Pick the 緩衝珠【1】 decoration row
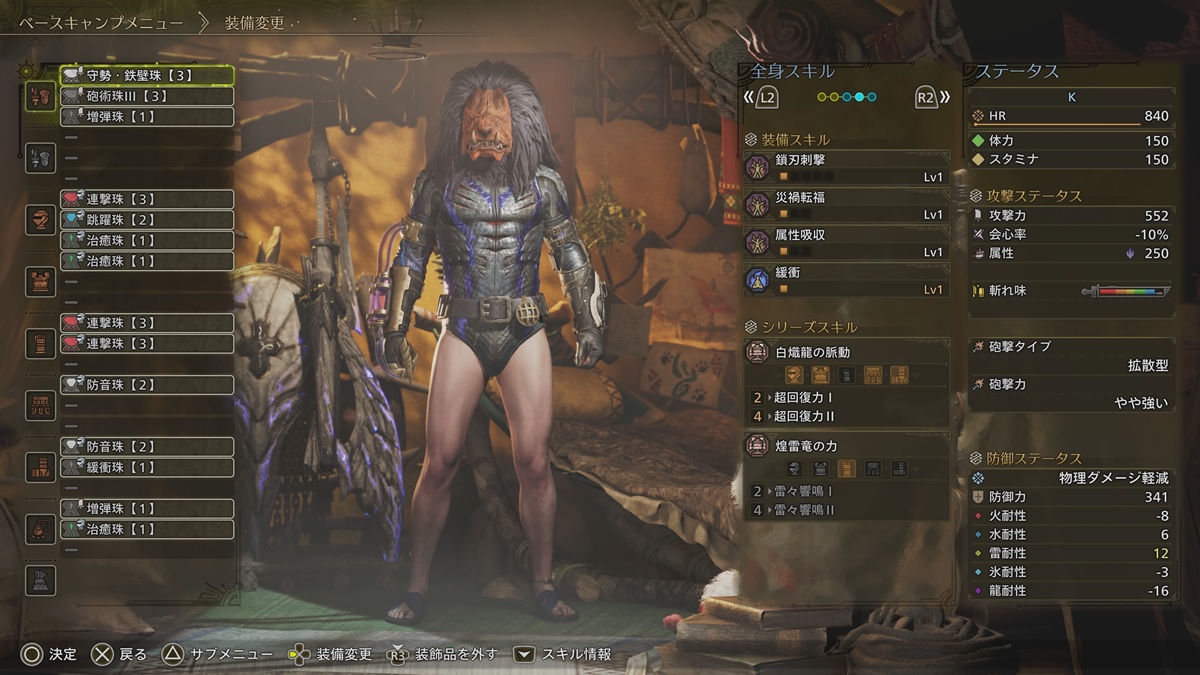 [147, 468]
